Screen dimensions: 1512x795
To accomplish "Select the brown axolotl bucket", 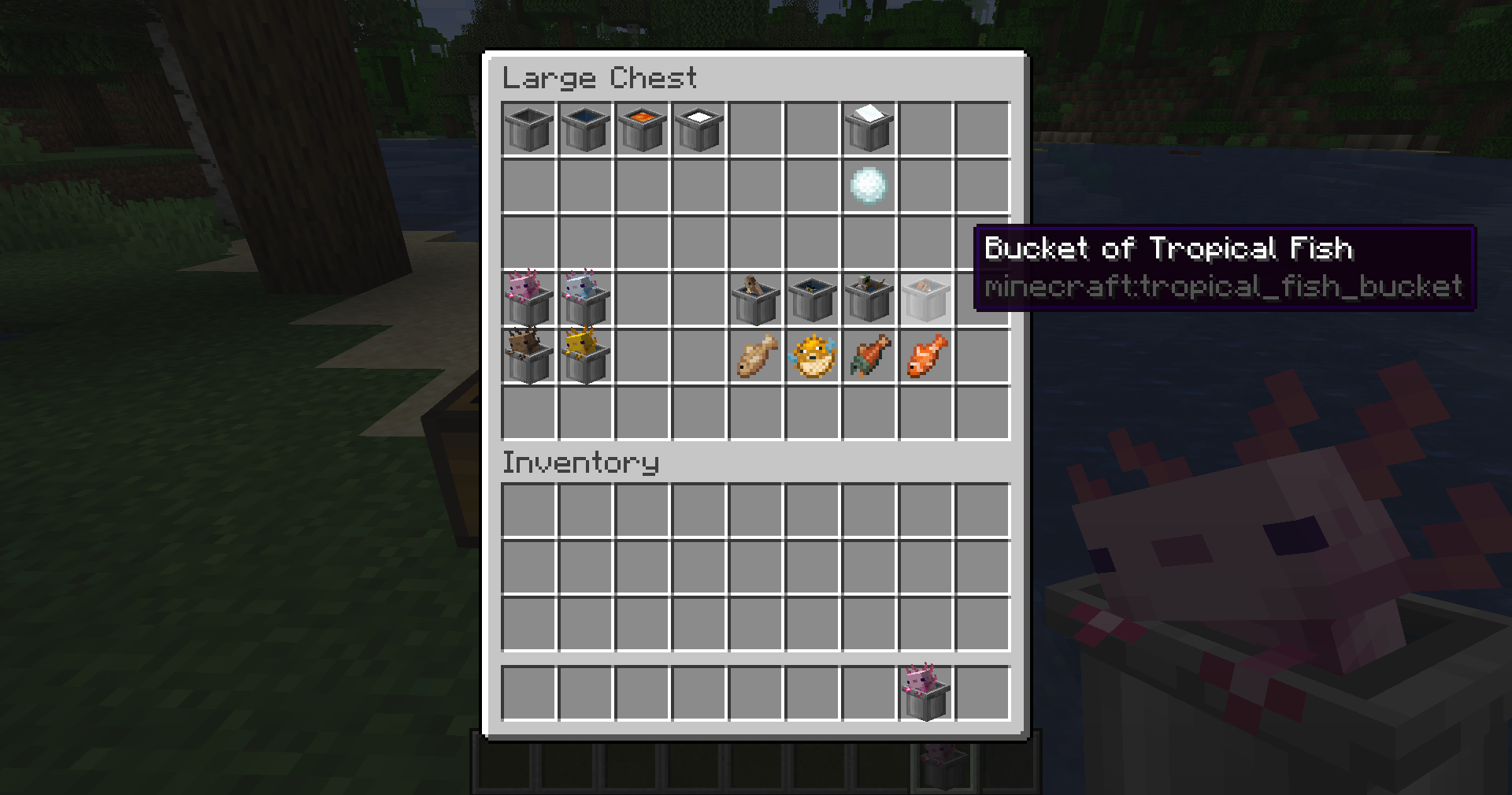I will click(529, 356).
